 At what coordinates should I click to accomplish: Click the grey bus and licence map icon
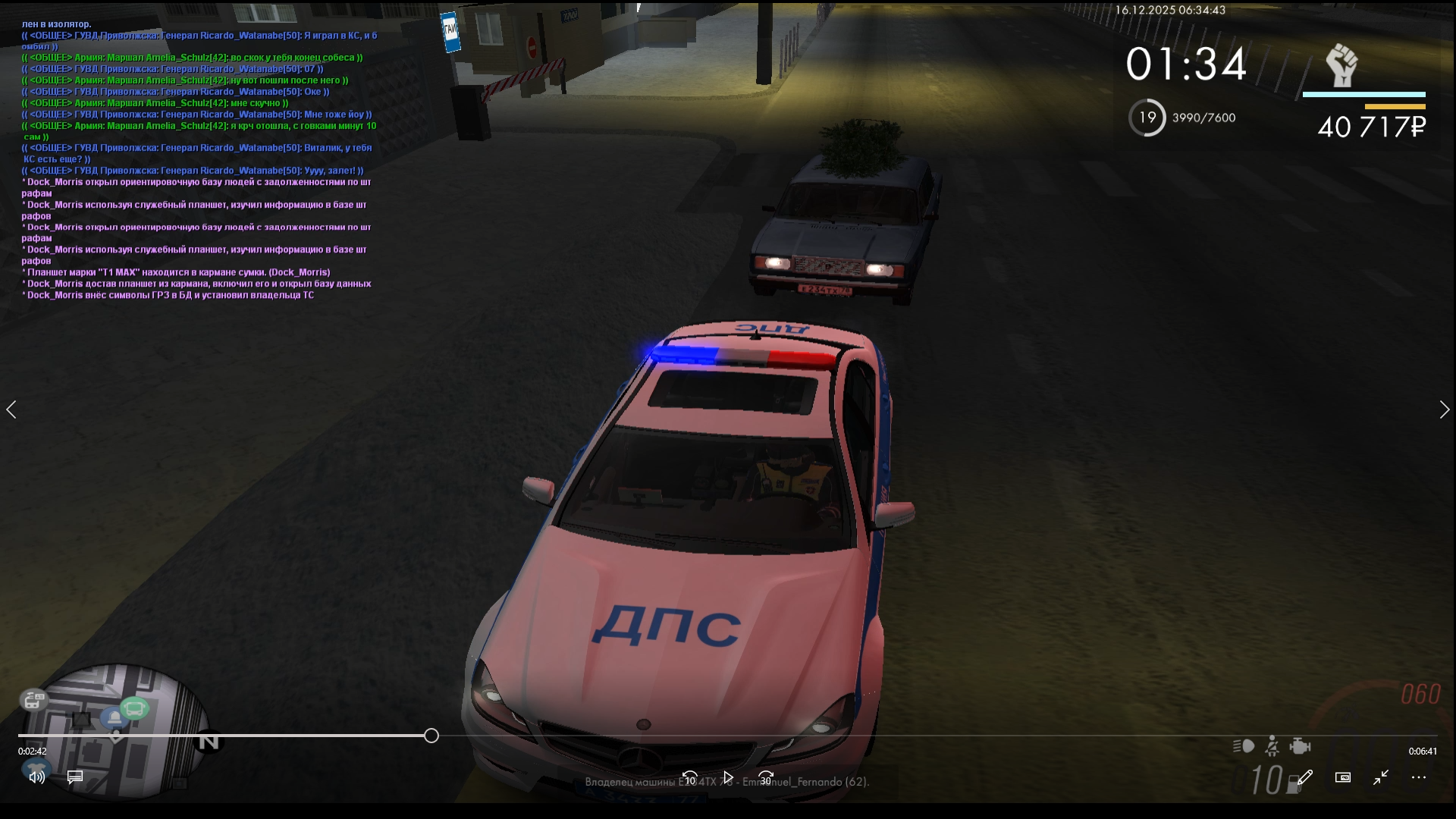pyautogui.click(x=33, y=699)
